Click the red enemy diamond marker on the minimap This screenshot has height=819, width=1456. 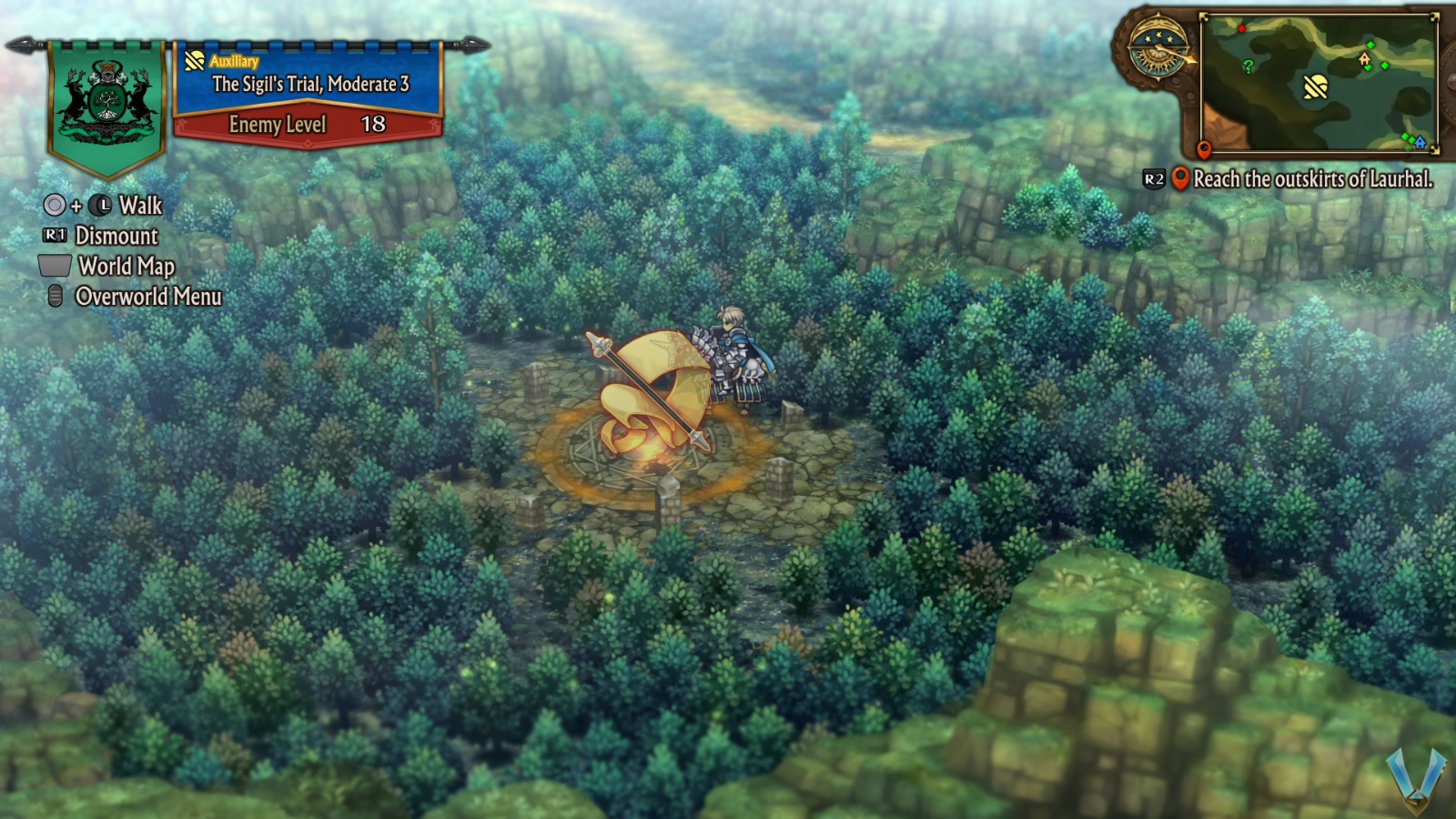point(1241,29)
